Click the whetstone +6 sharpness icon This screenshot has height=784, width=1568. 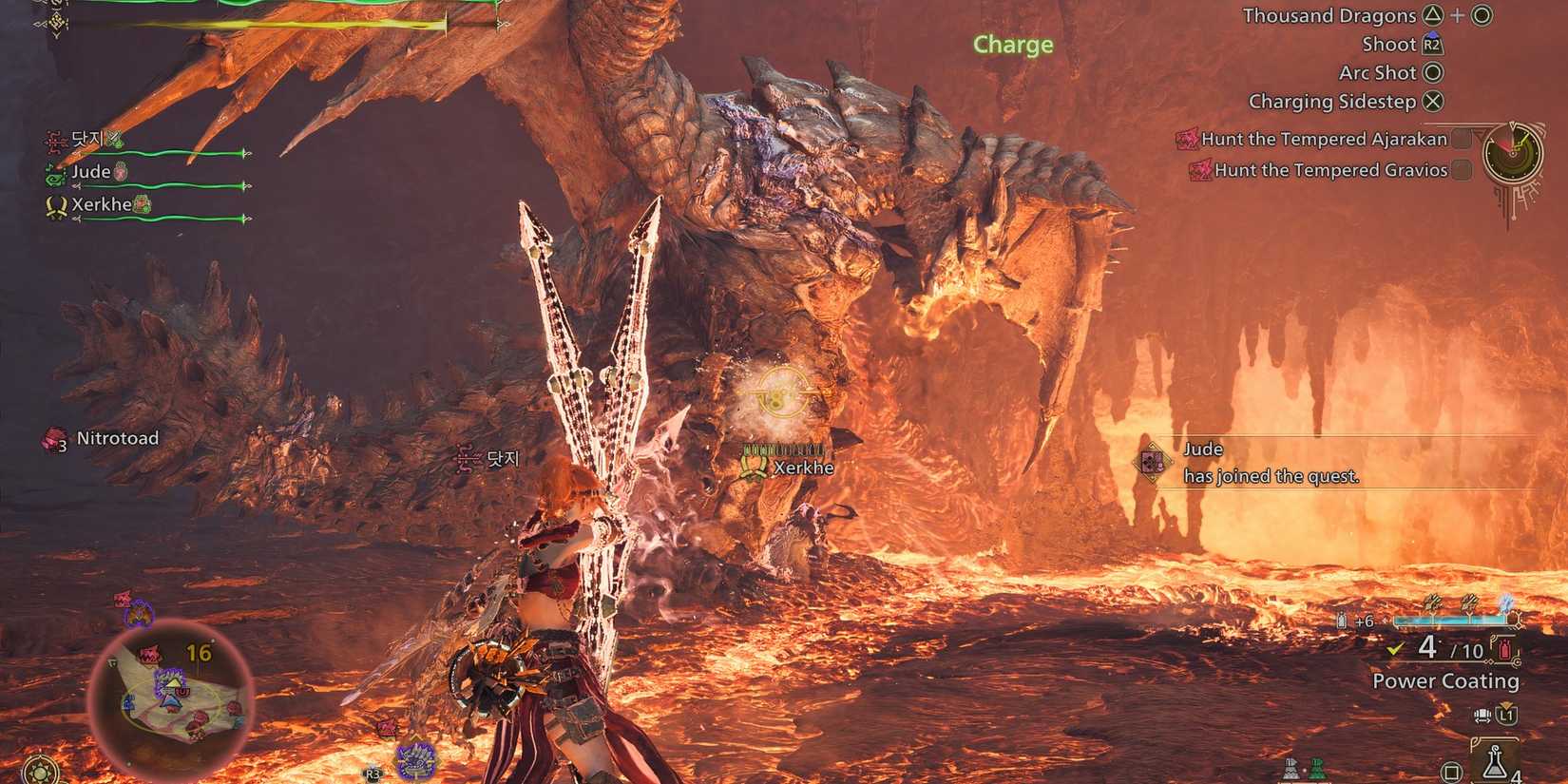point(1342,620)
